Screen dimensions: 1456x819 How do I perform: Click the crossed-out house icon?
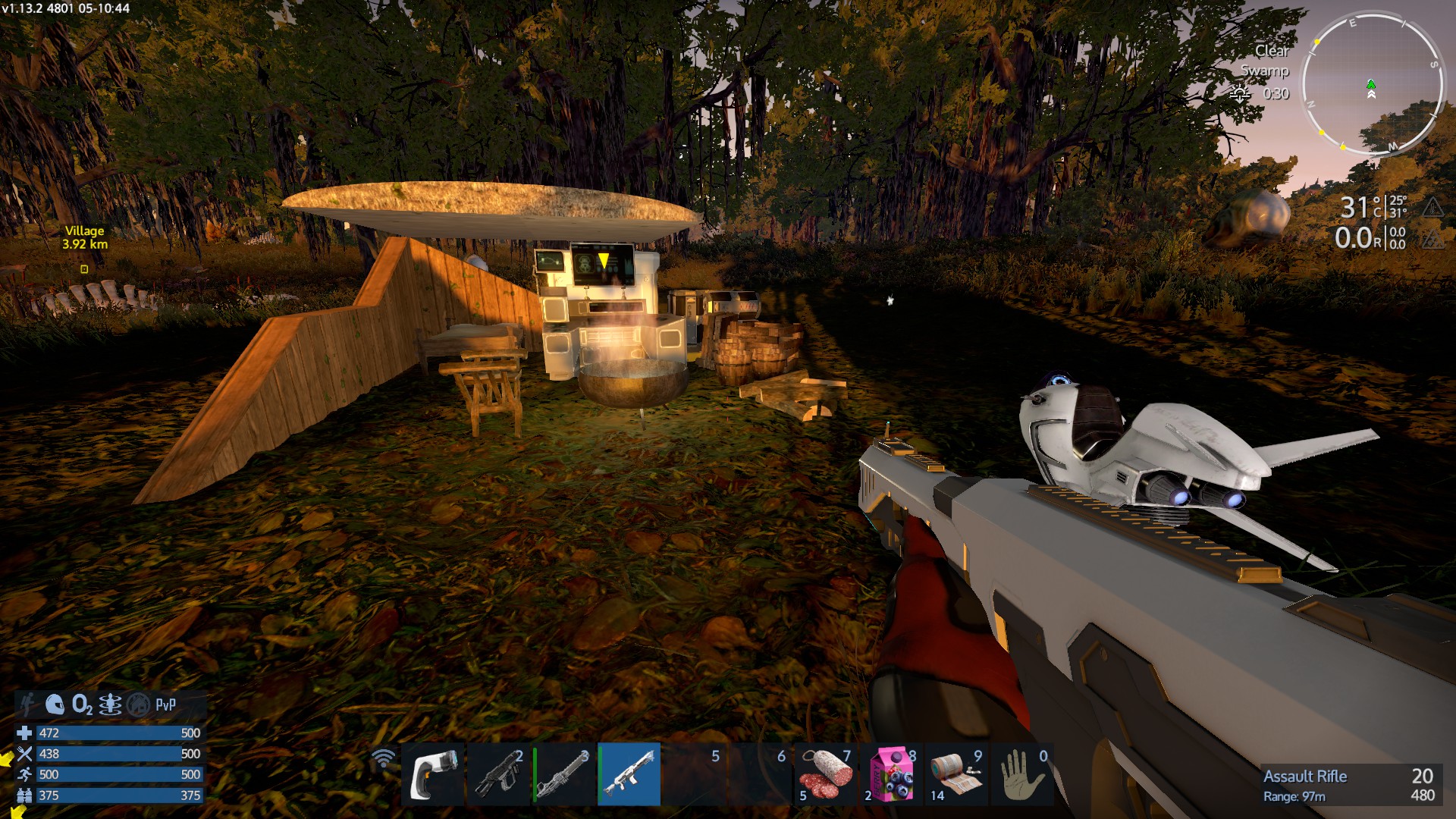[138, 705]
